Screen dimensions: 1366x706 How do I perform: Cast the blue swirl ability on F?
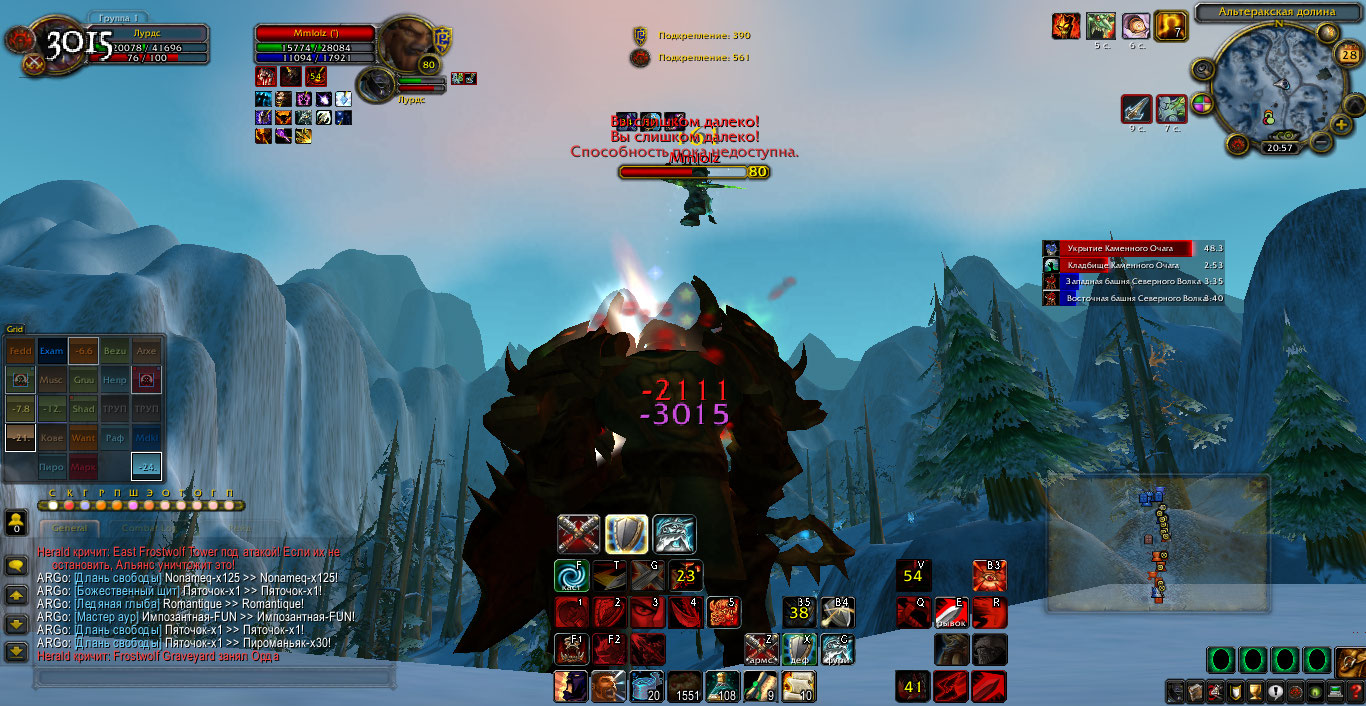click(570, 575)
